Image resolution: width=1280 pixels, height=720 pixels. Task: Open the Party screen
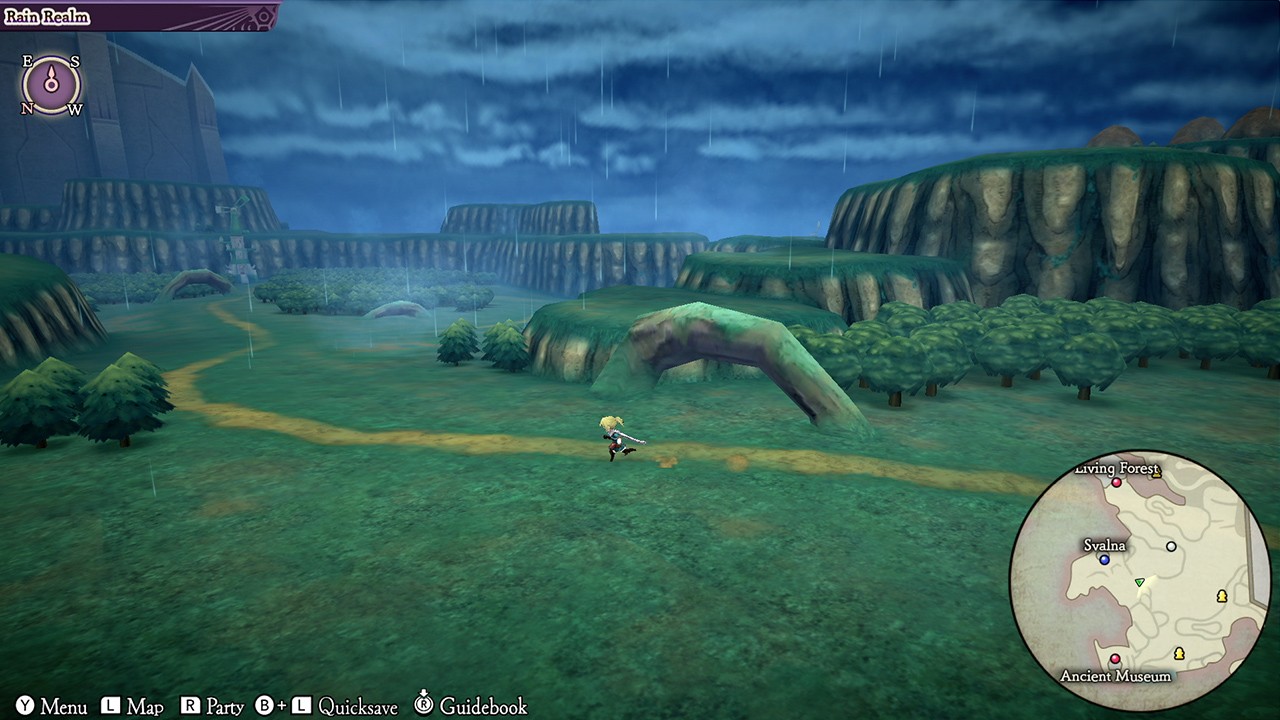[224, 707]
